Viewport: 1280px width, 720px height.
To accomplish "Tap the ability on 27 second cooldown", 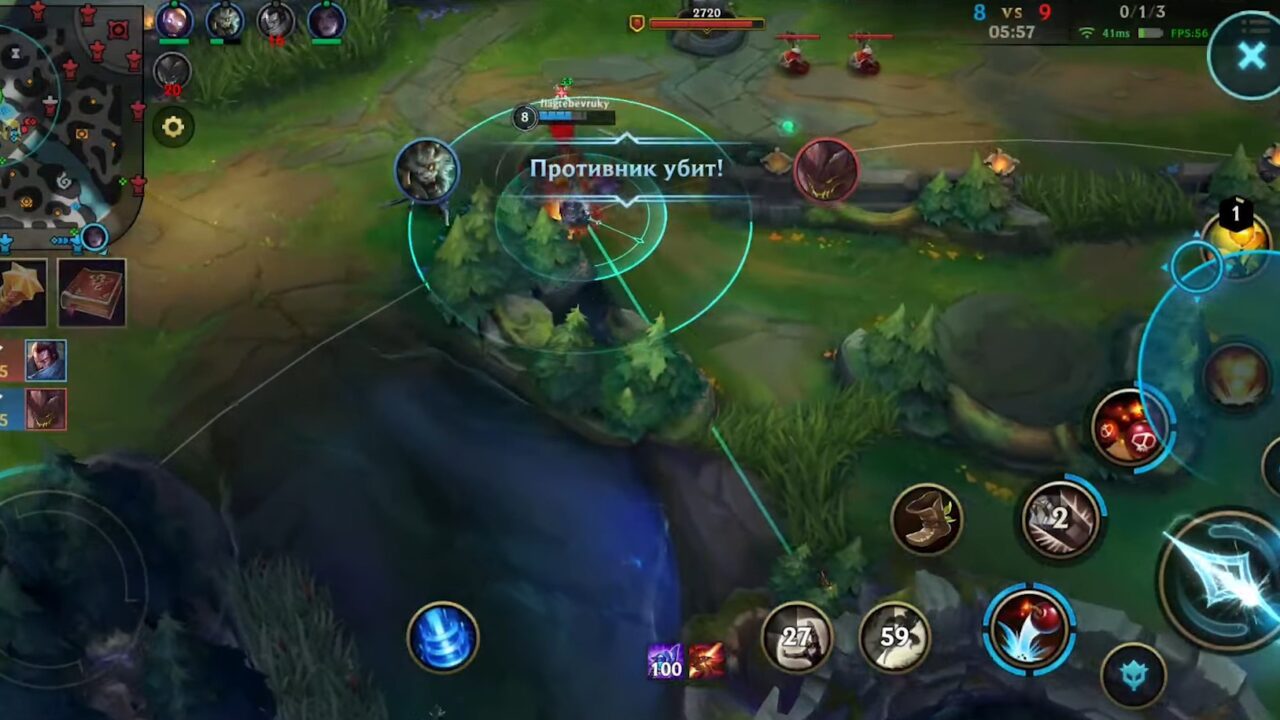I will point(795,636).
